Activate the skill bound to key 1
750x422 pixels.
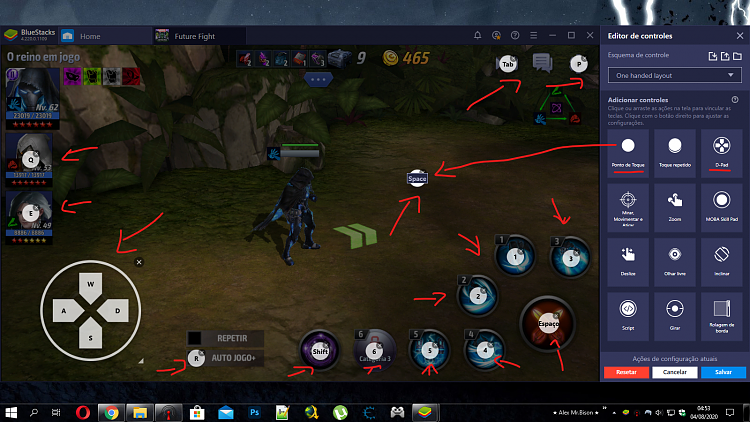(x=515, y=256)
